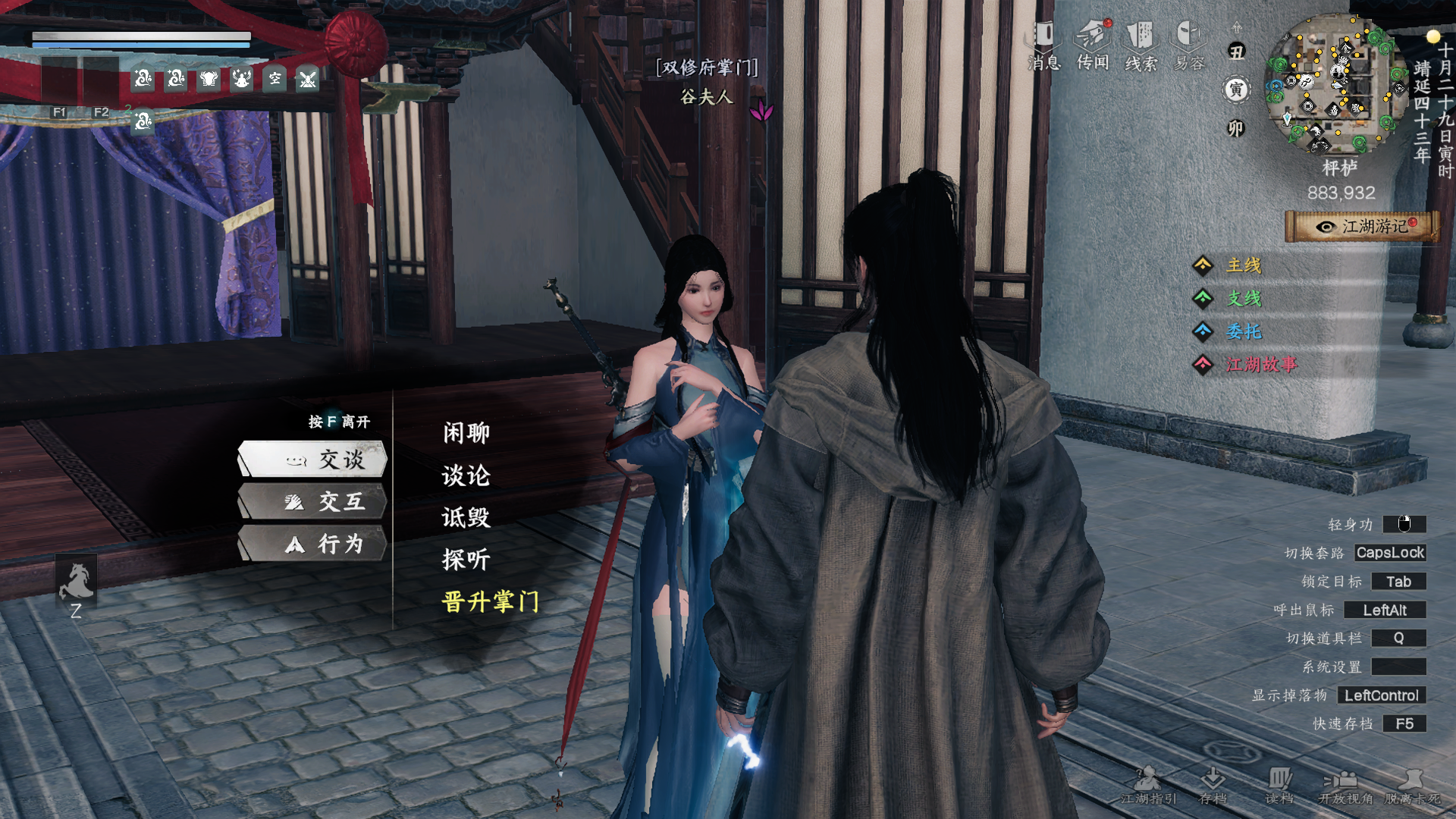Select the 谈论 dialogue option

pos(466,475)
